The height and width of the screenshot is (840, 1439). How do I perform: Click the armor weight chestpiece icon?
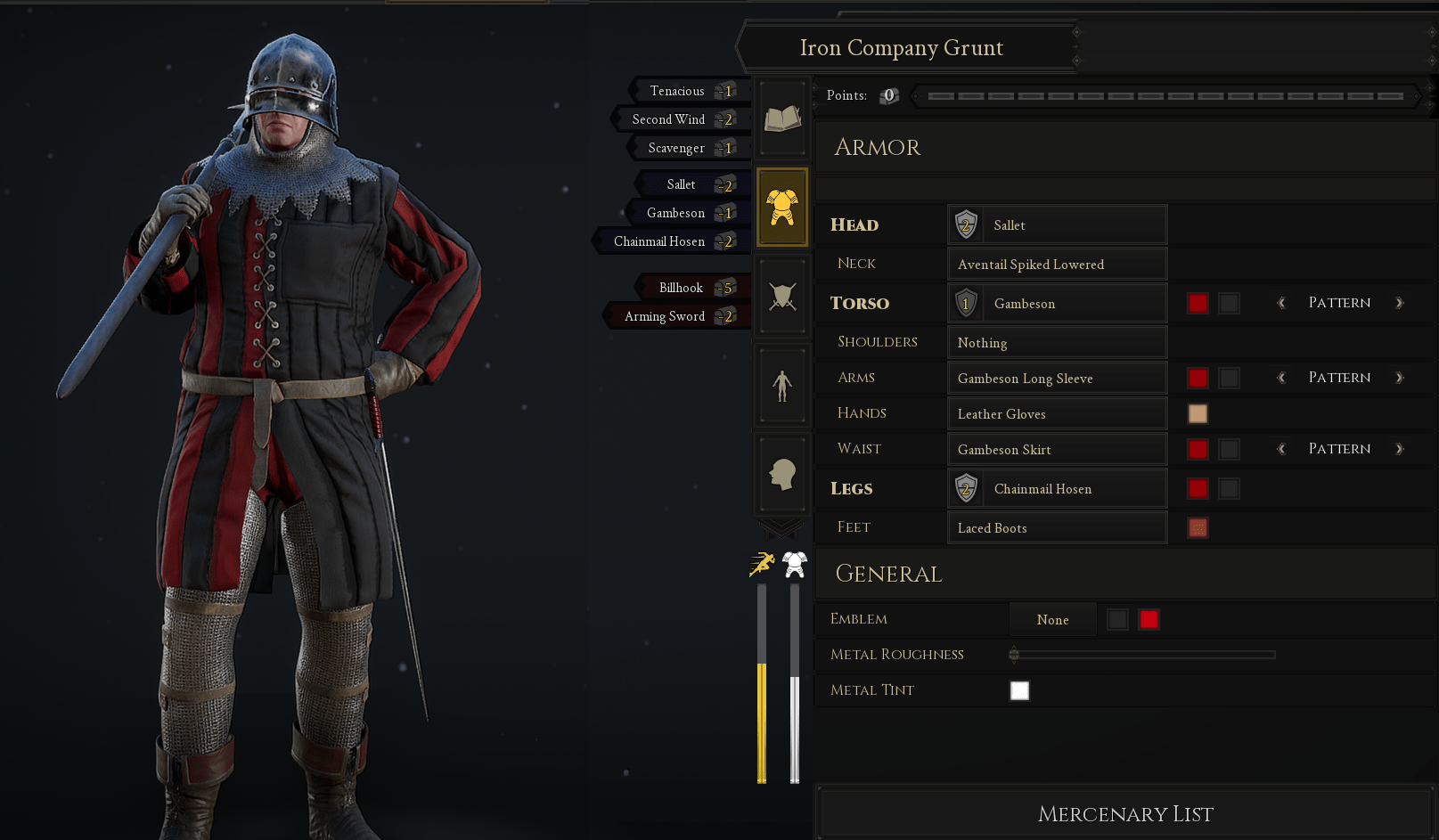(x=792, y=563)
